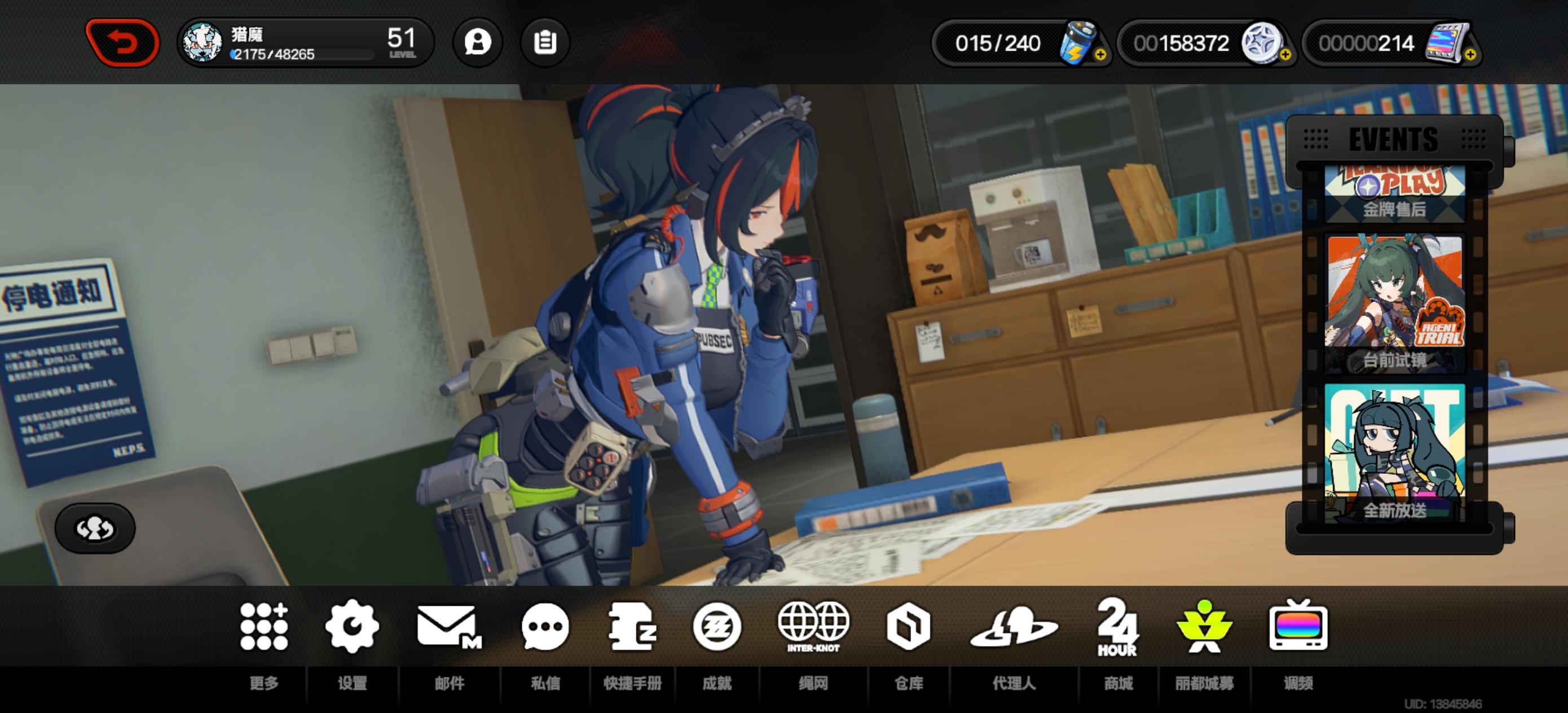Open the 邮件 mail icon
The image size is (1568, 713).
click(x=449, y=627)
